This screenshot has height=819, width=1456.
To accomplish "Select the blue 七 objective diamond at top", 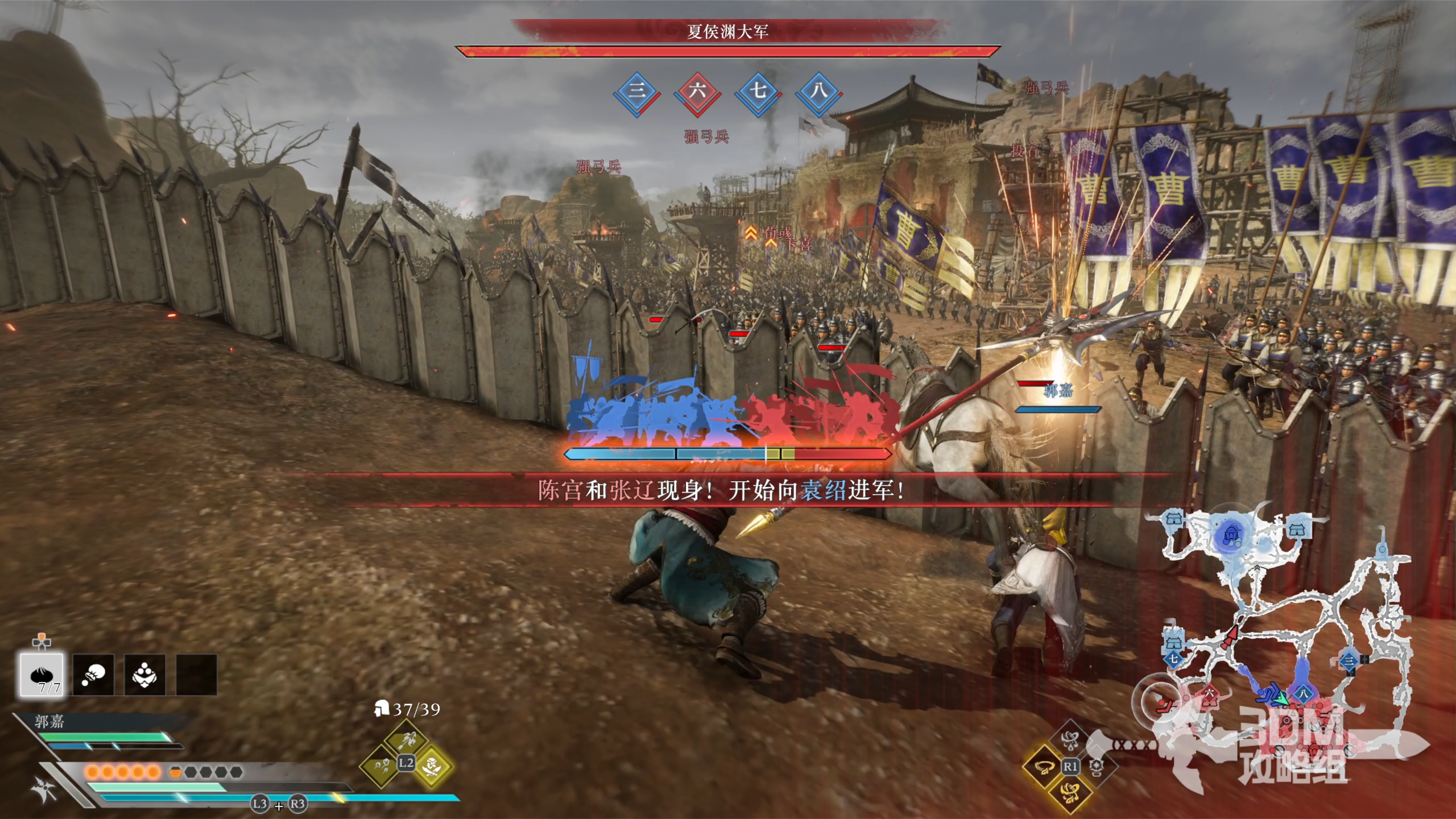I will click(x=758, y=92).
